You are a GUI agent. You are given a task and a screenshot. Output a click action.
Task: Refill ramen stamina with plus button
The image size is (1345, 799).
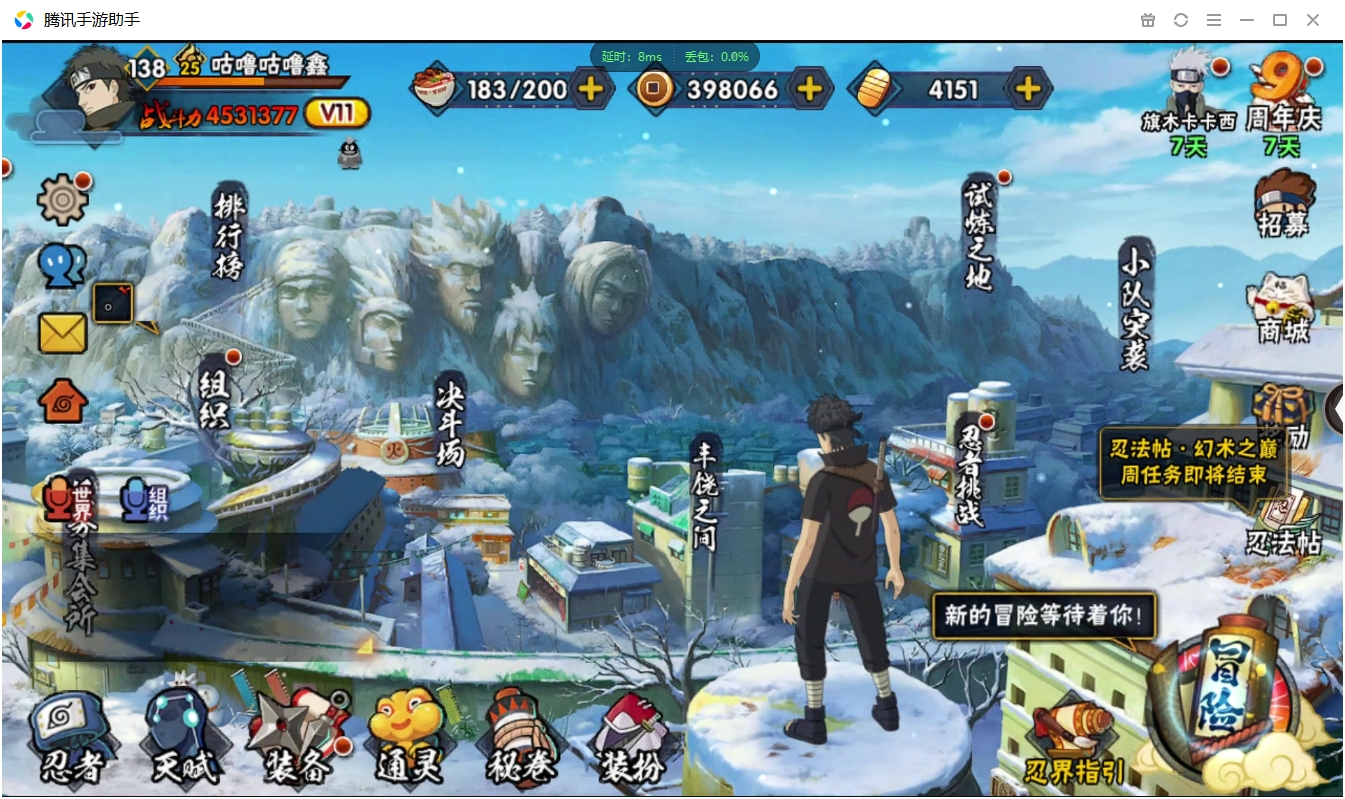[591, 89]
